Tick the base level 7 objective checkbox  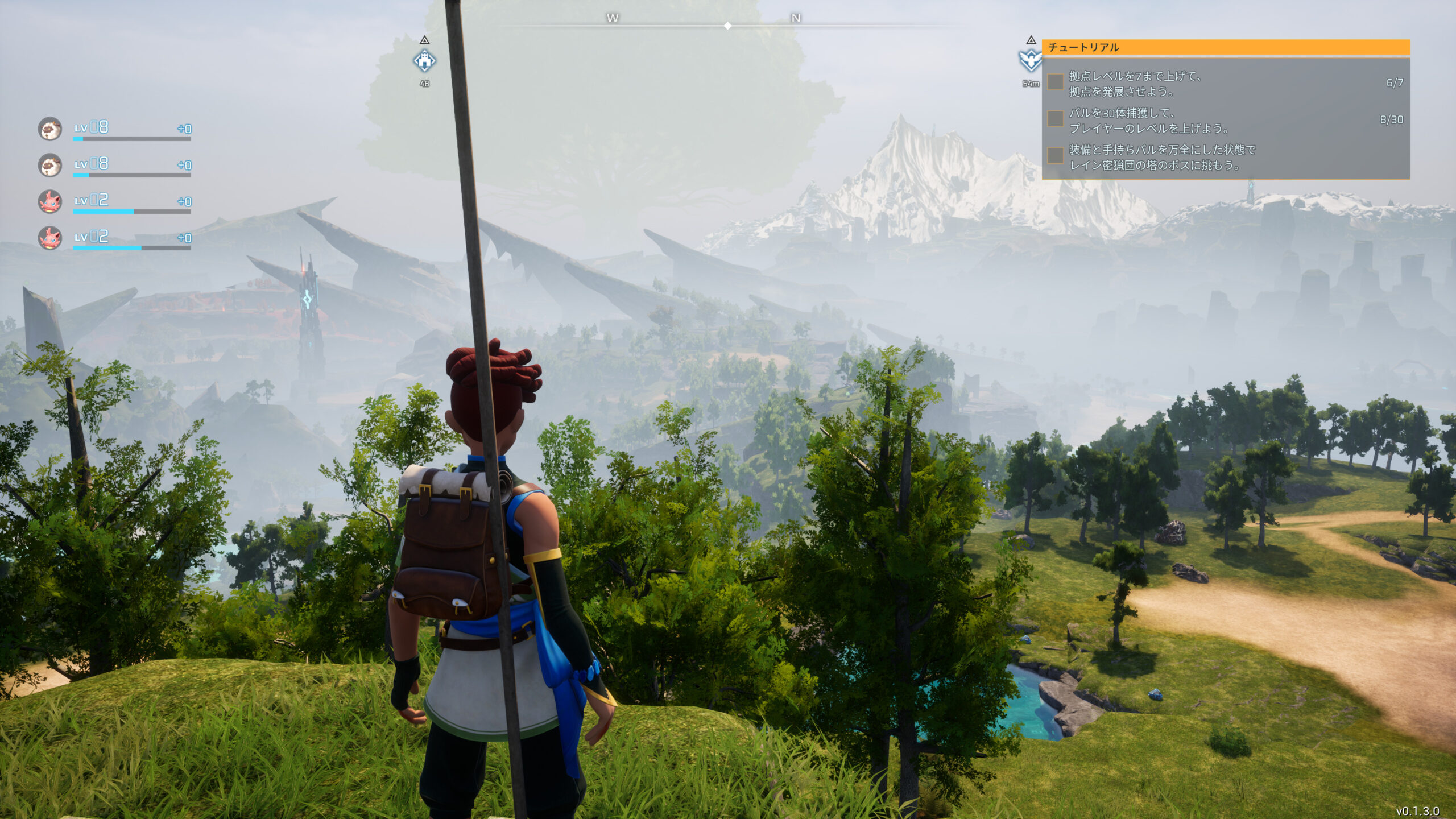click(x=1056, y=82)
